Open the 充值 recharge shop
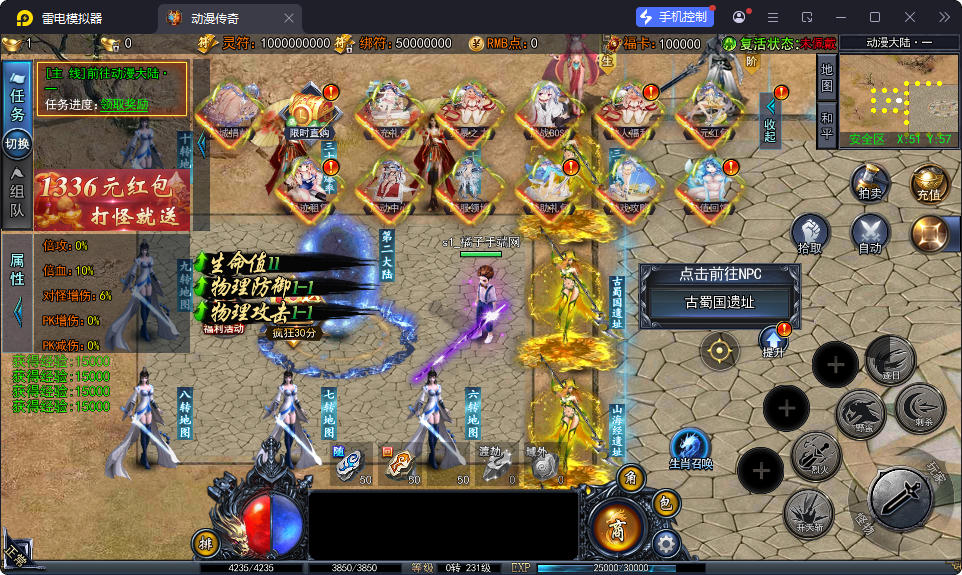 [928, 184]
